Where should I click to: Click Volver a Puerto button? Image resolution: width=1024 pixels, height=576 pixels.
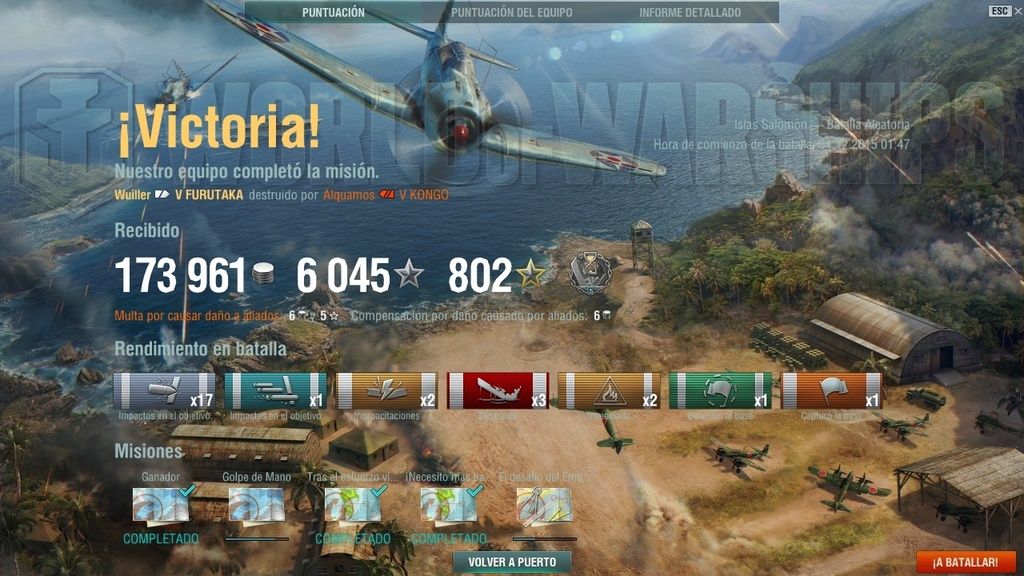click(x=512, y=562)
